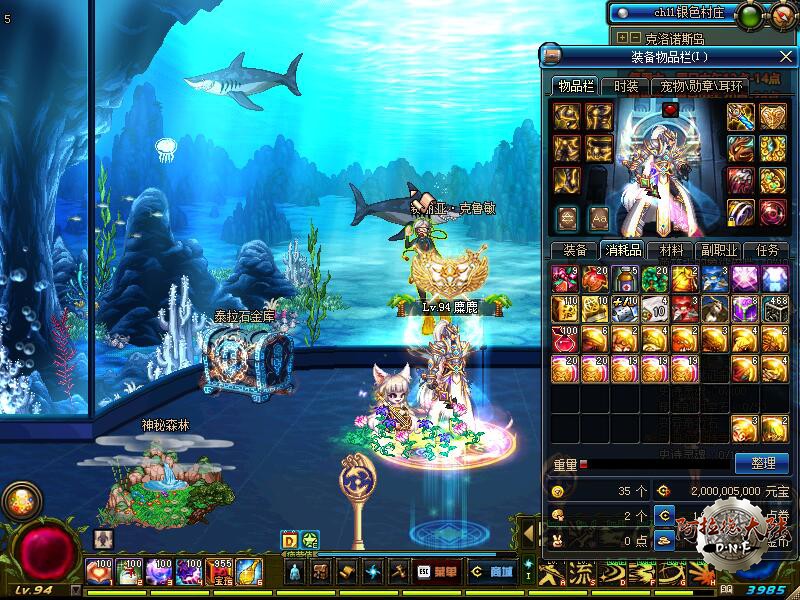The height and width of the screenshot is (600, 800).
Task: Switch to the 装备 category tab
Action: pyautogui.click(x=574, y=250)
